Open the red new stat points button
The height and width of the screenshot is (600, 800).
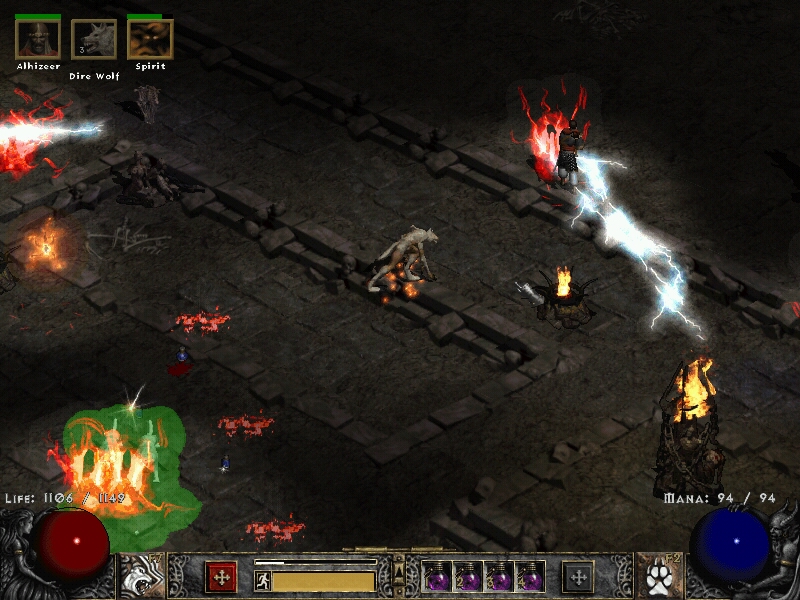[221, 577]
